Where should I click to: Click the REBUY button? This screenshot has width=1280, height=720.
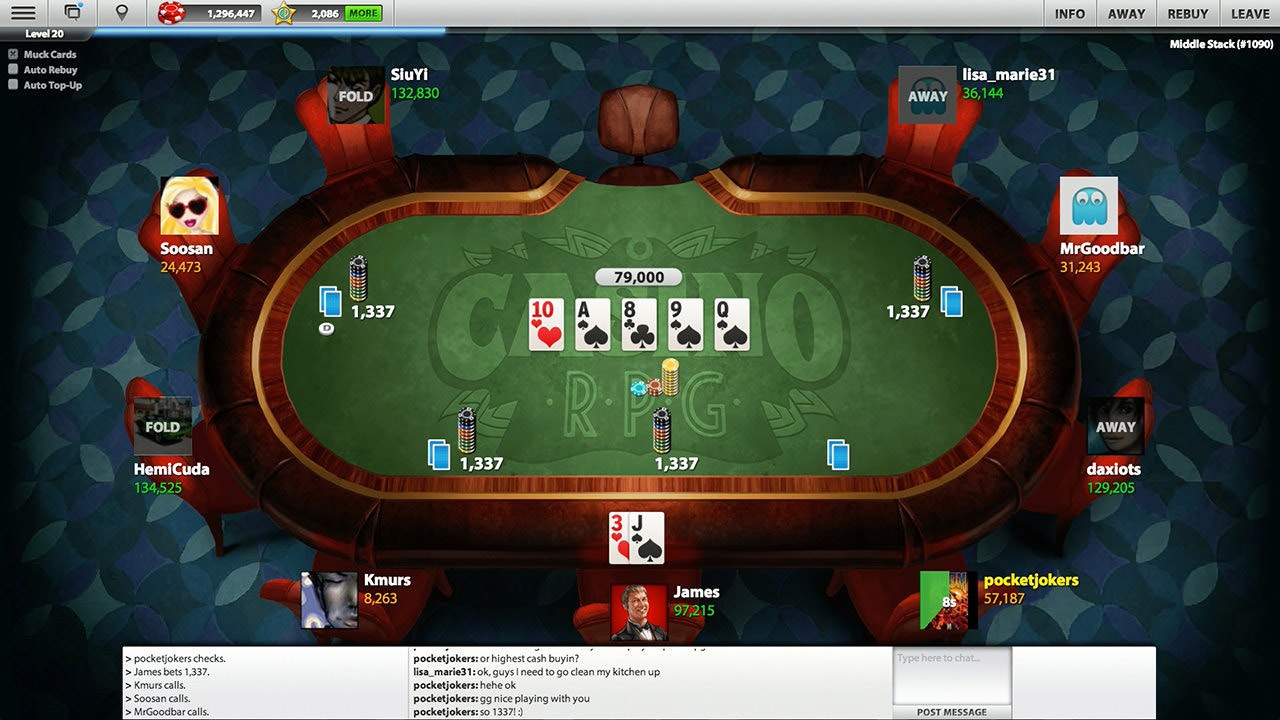coord(1188,14)
